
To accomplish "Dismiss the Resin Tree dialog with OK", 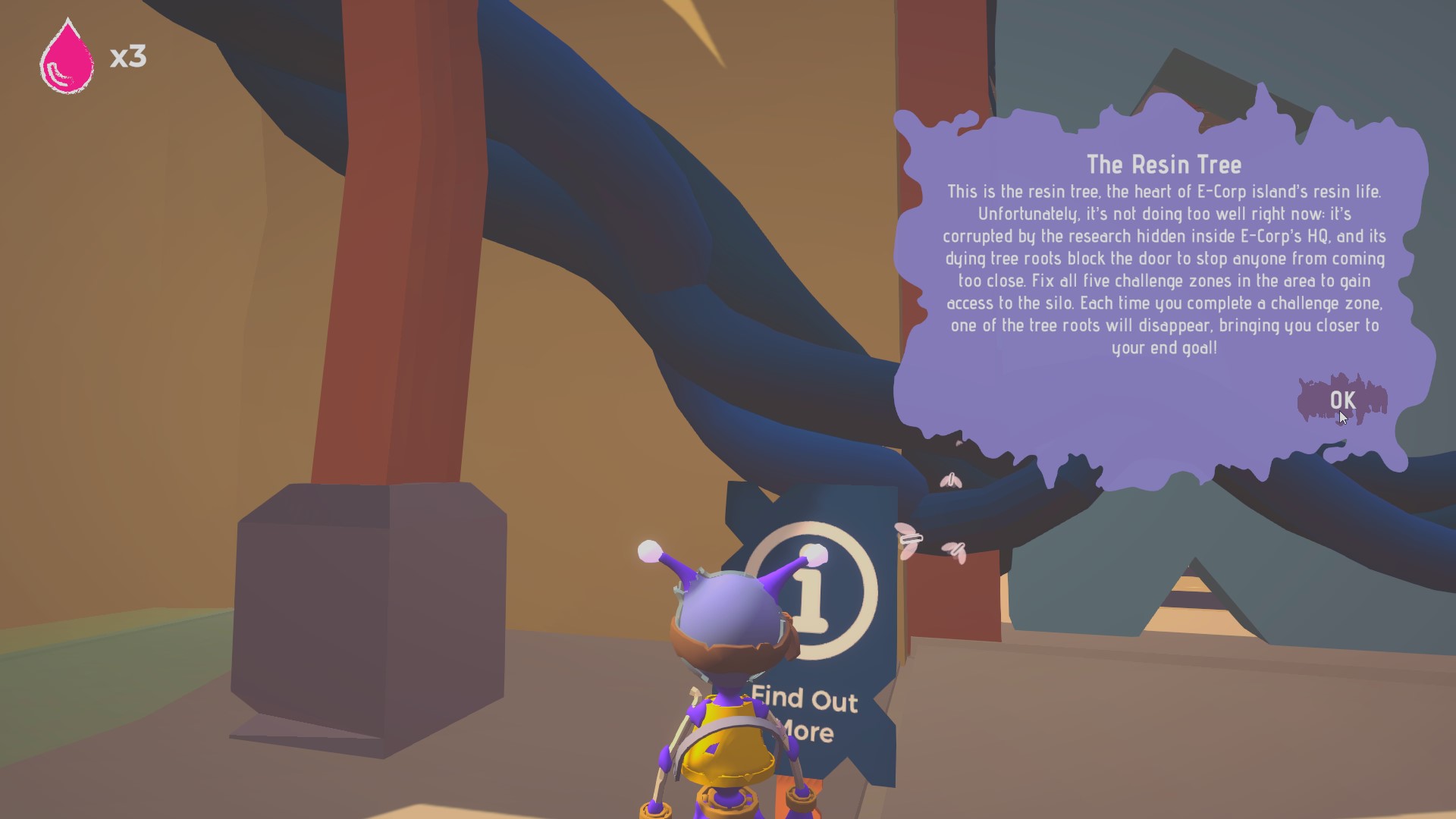I will [1342, 400].
